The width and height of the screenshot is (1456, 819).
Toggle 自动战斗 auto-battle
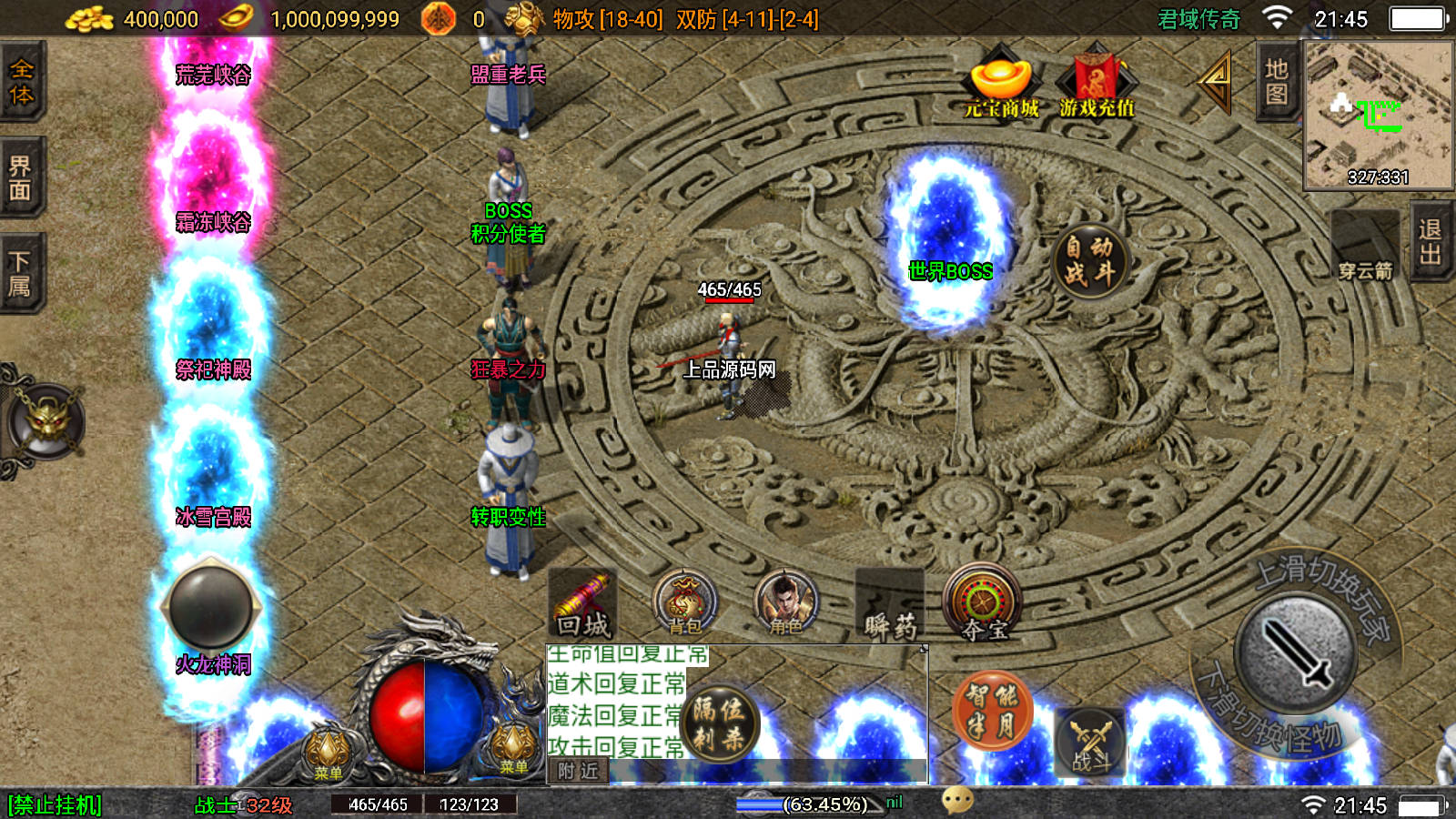pos(1089,260)
